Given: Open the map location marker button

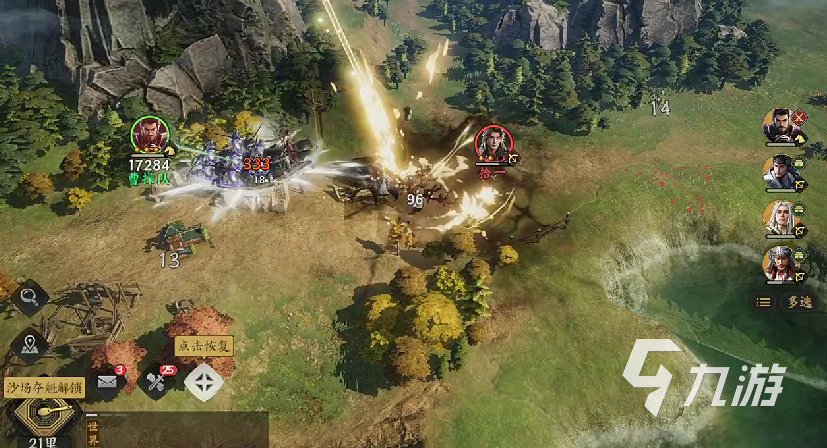Looking at the screenshot, I should pyautogui.click(x=29, y=345).
